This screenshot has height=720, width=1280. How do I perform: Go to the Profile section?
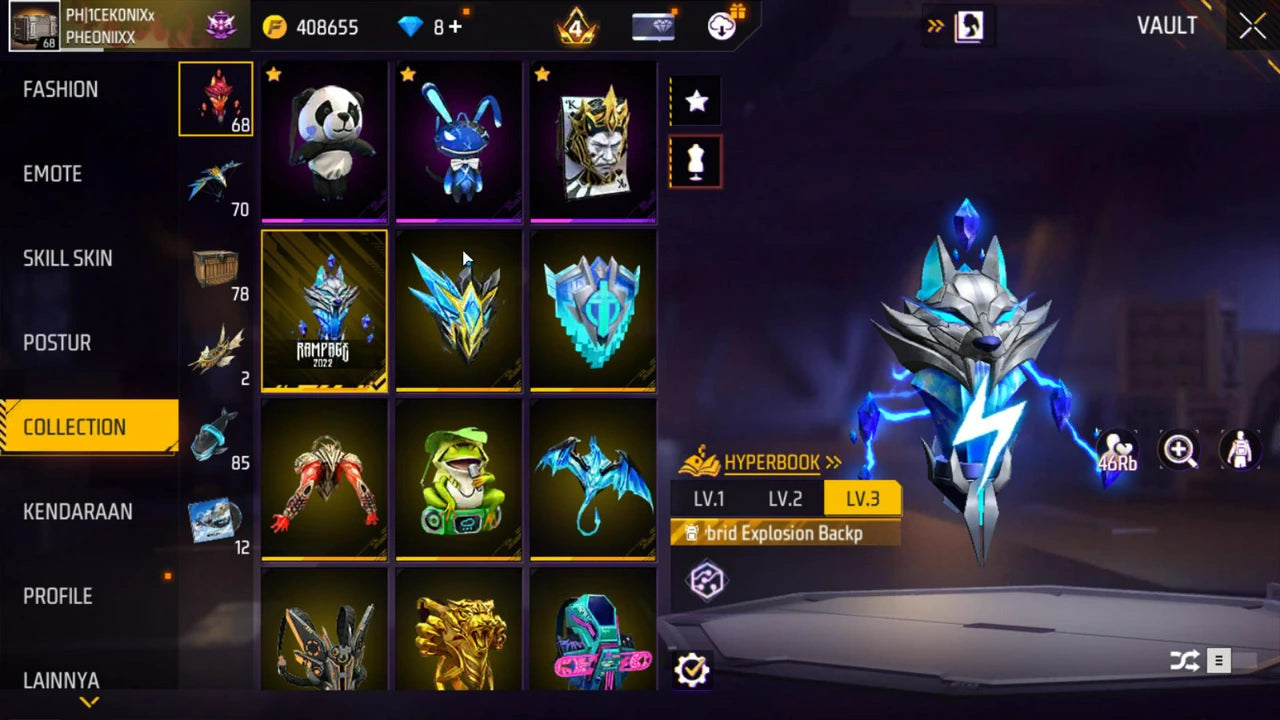pos(58,596)
